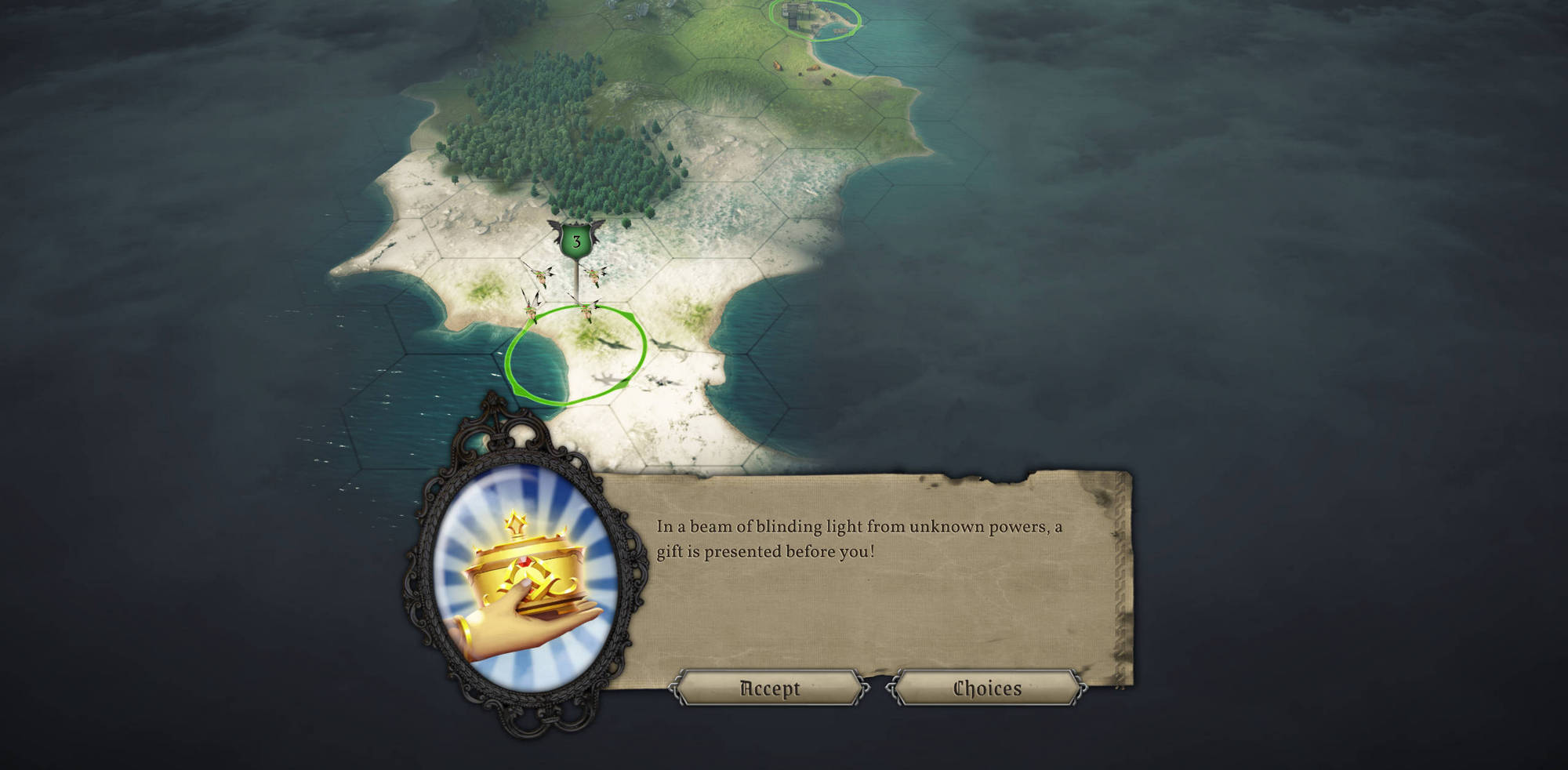Open the Choices button on the event
1568x770 pixels.
pyautogui.click(x=986, y=688)
